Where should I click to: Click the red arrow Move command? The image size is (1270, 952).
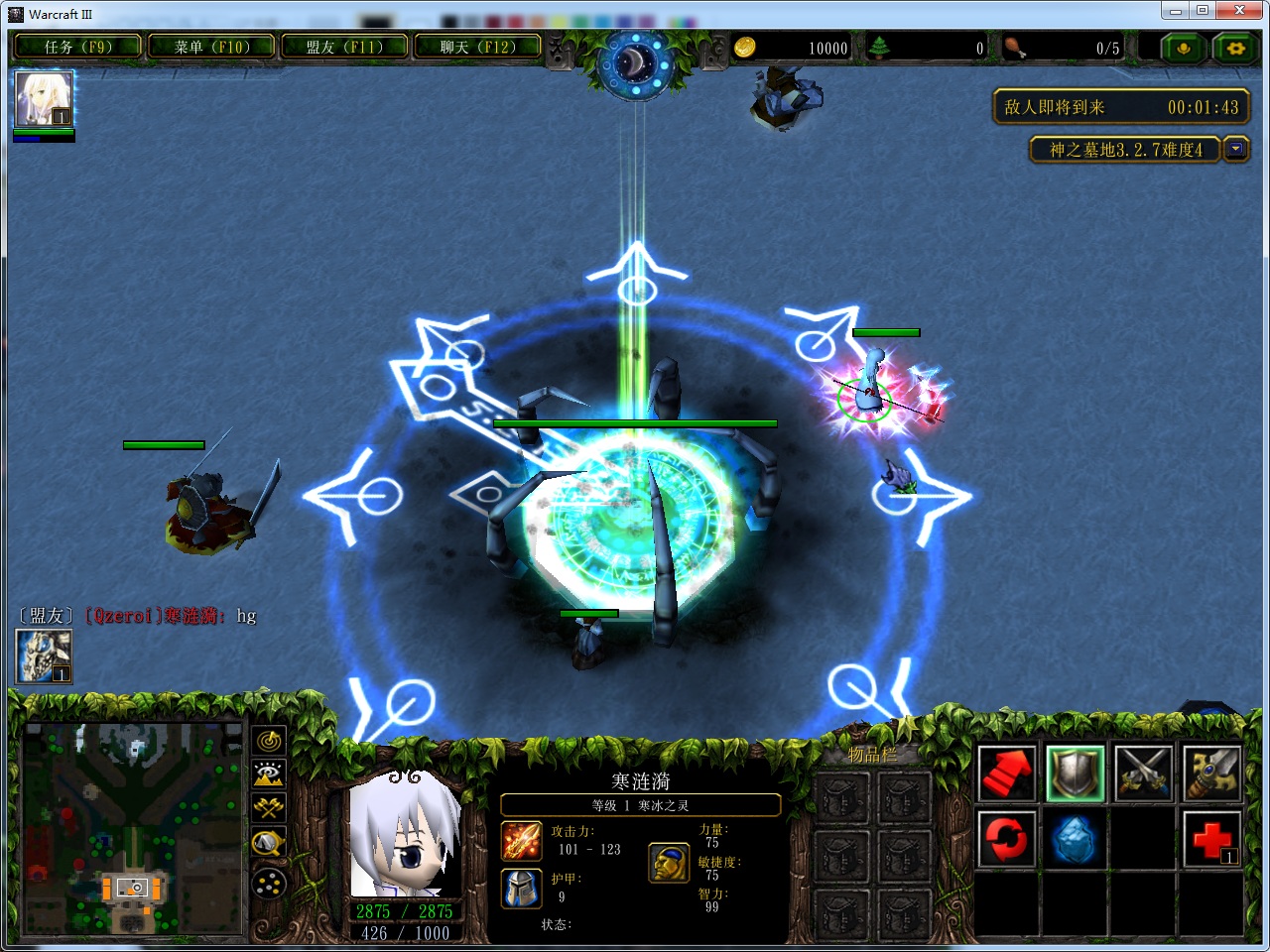[1008, 773]
